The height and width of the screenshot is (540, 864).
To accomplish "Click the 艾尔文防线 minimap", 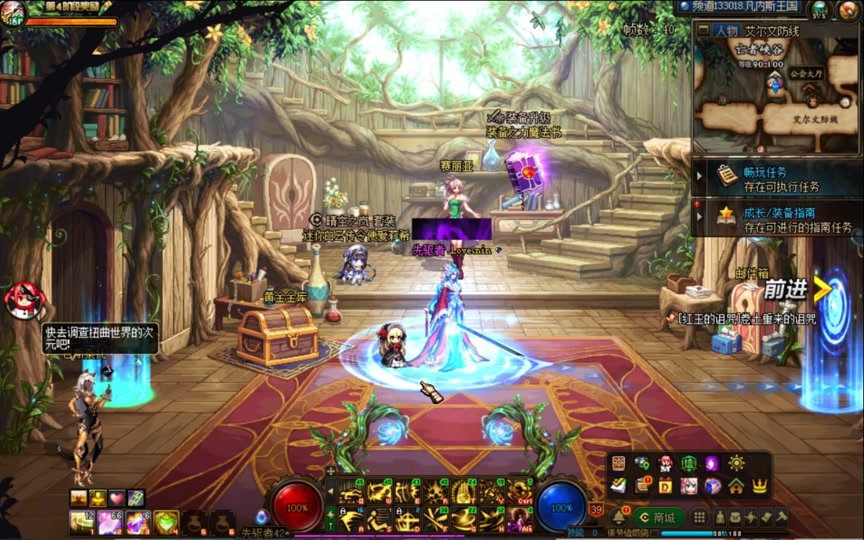I will click(x=776, y=95).
